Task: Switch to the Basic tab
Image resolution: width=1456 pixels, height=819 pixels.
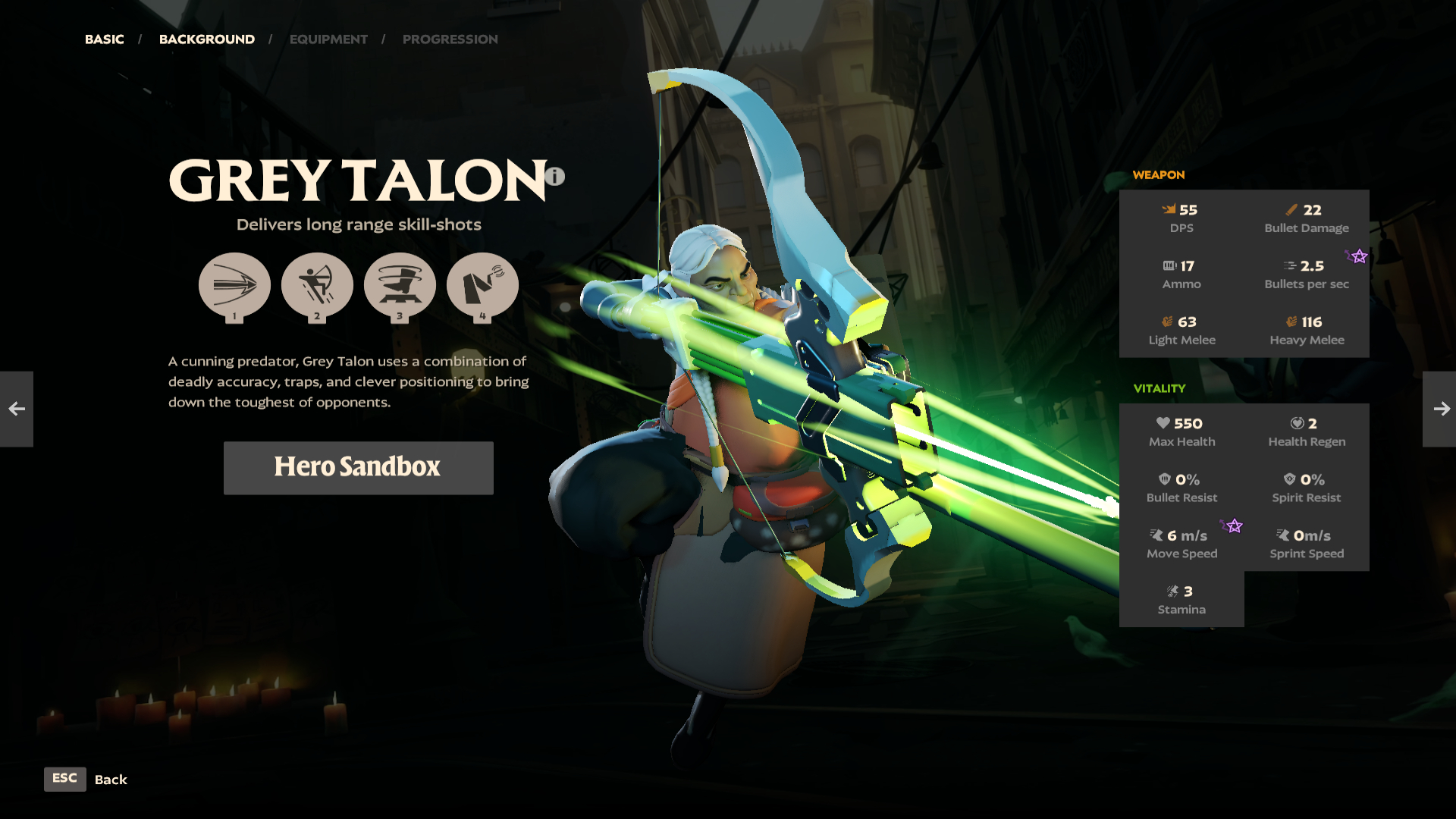Action: pos(104,39)
